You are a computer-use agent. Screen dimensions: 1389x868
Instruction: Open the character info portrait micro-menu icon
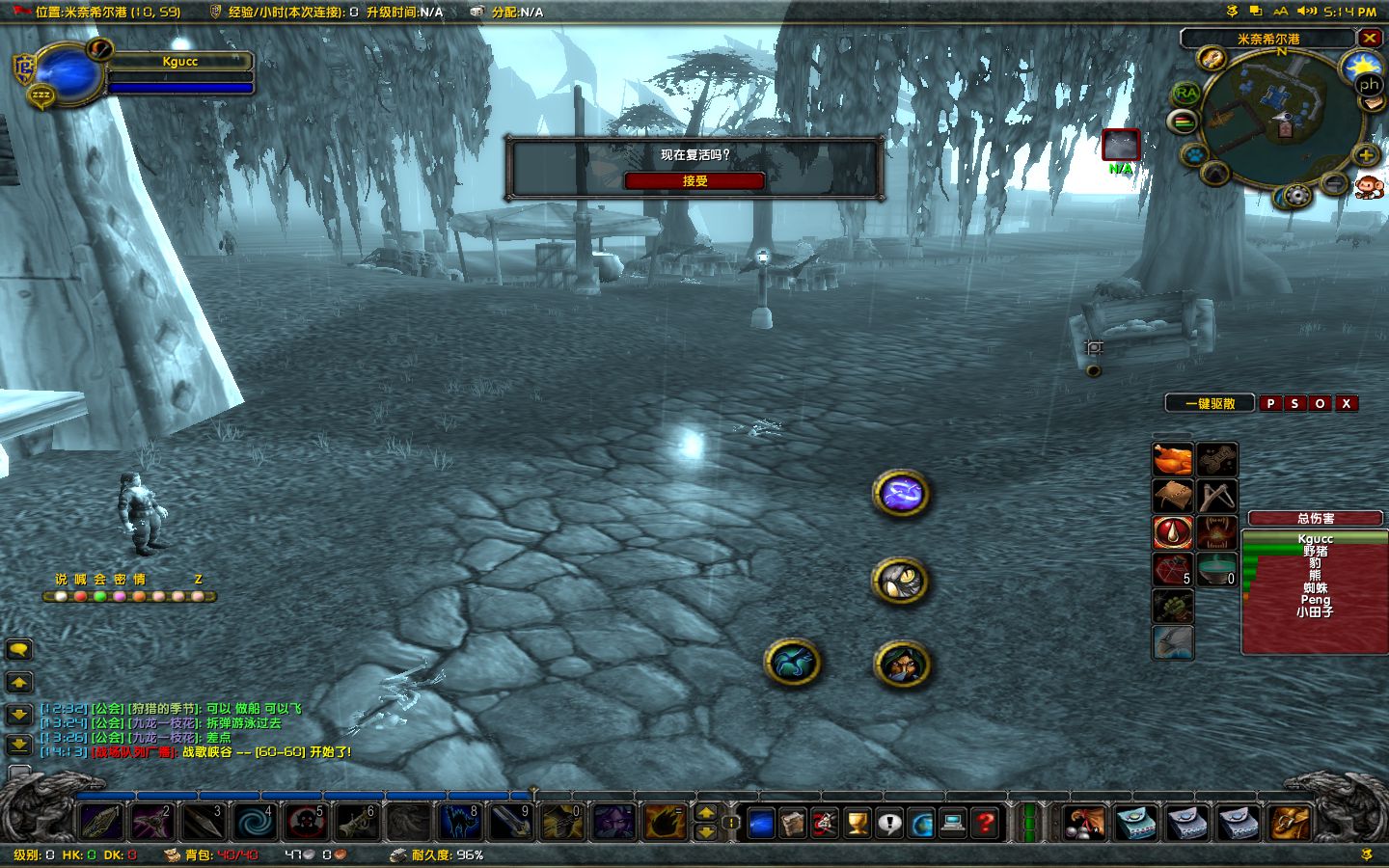762,825
